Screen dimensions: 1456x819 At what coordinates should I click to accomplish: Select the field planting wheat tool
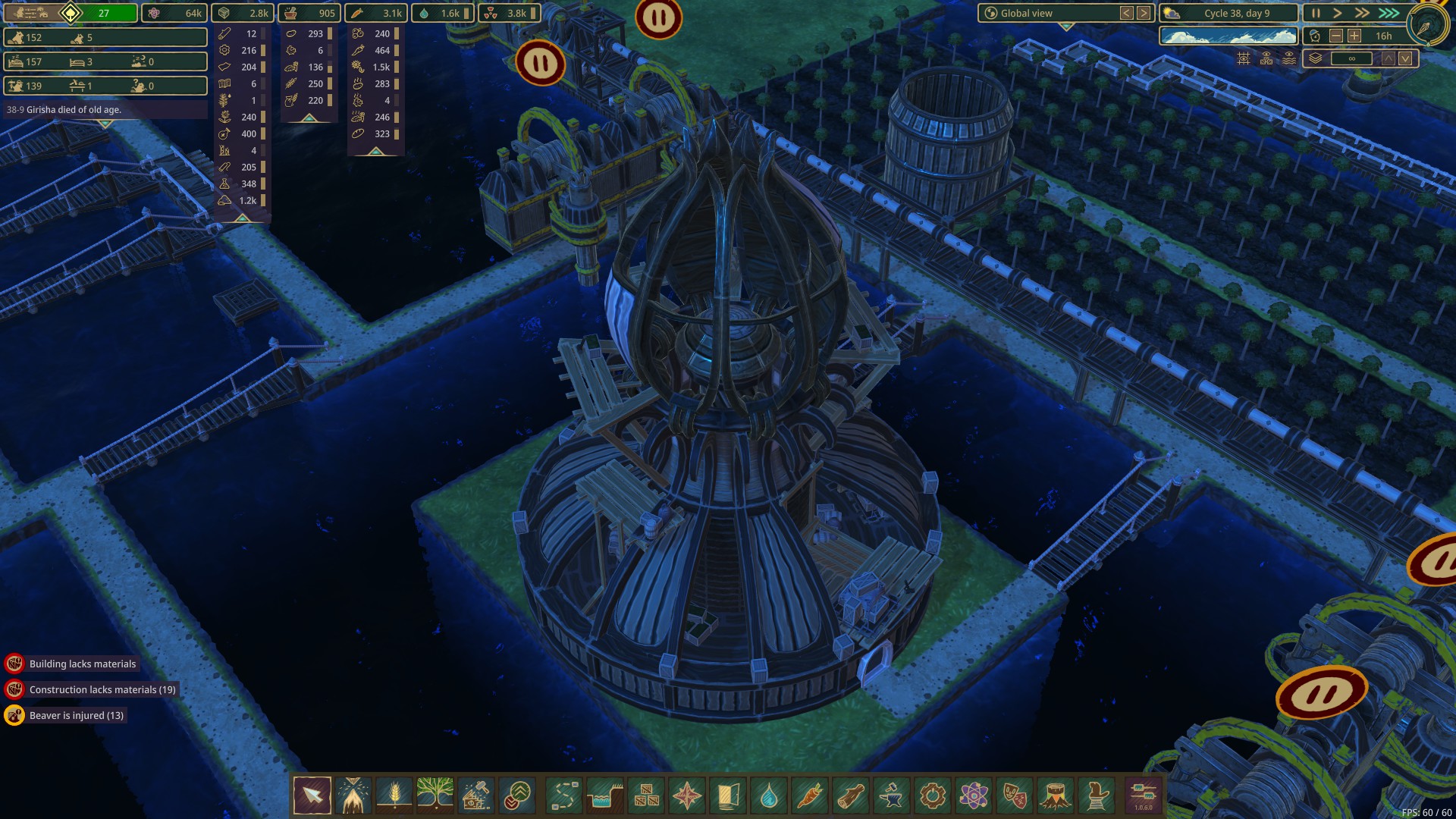click(394, 795)
